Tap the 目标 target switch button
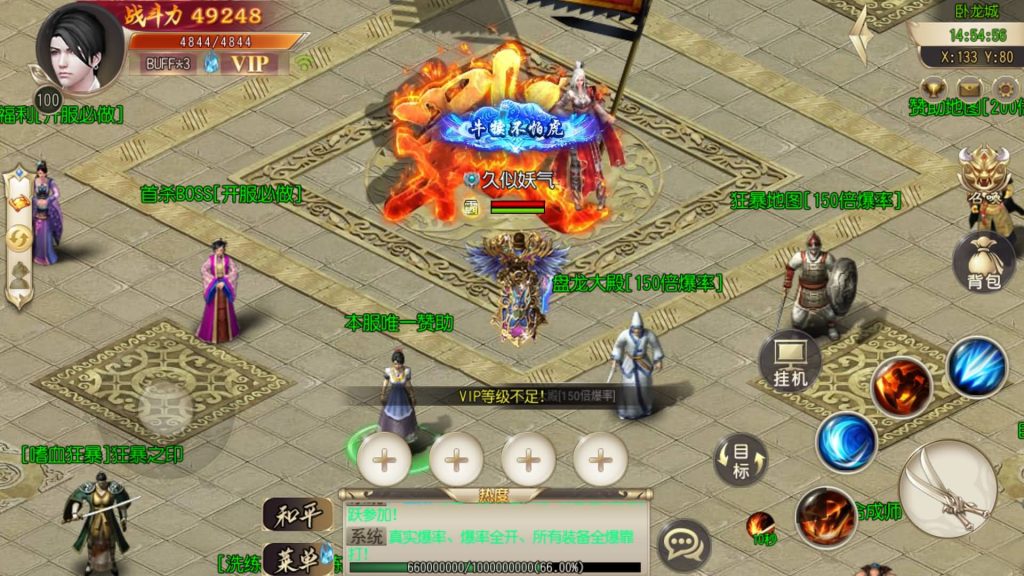The width and height of the screenshot is (1024, 576). pyautogui.click(x=740, y=461)
